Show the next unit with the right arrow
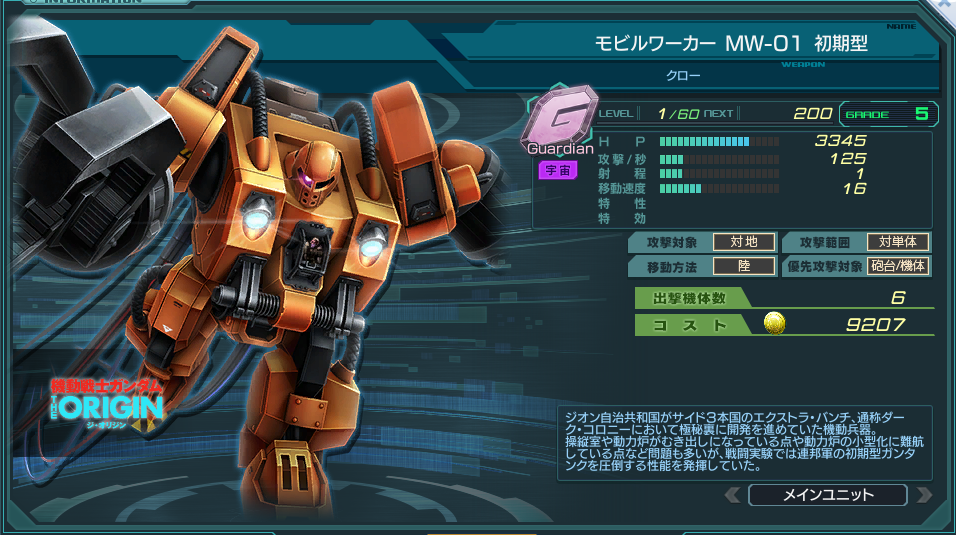Viewport: 956px width, 535px height. [924, 495]
